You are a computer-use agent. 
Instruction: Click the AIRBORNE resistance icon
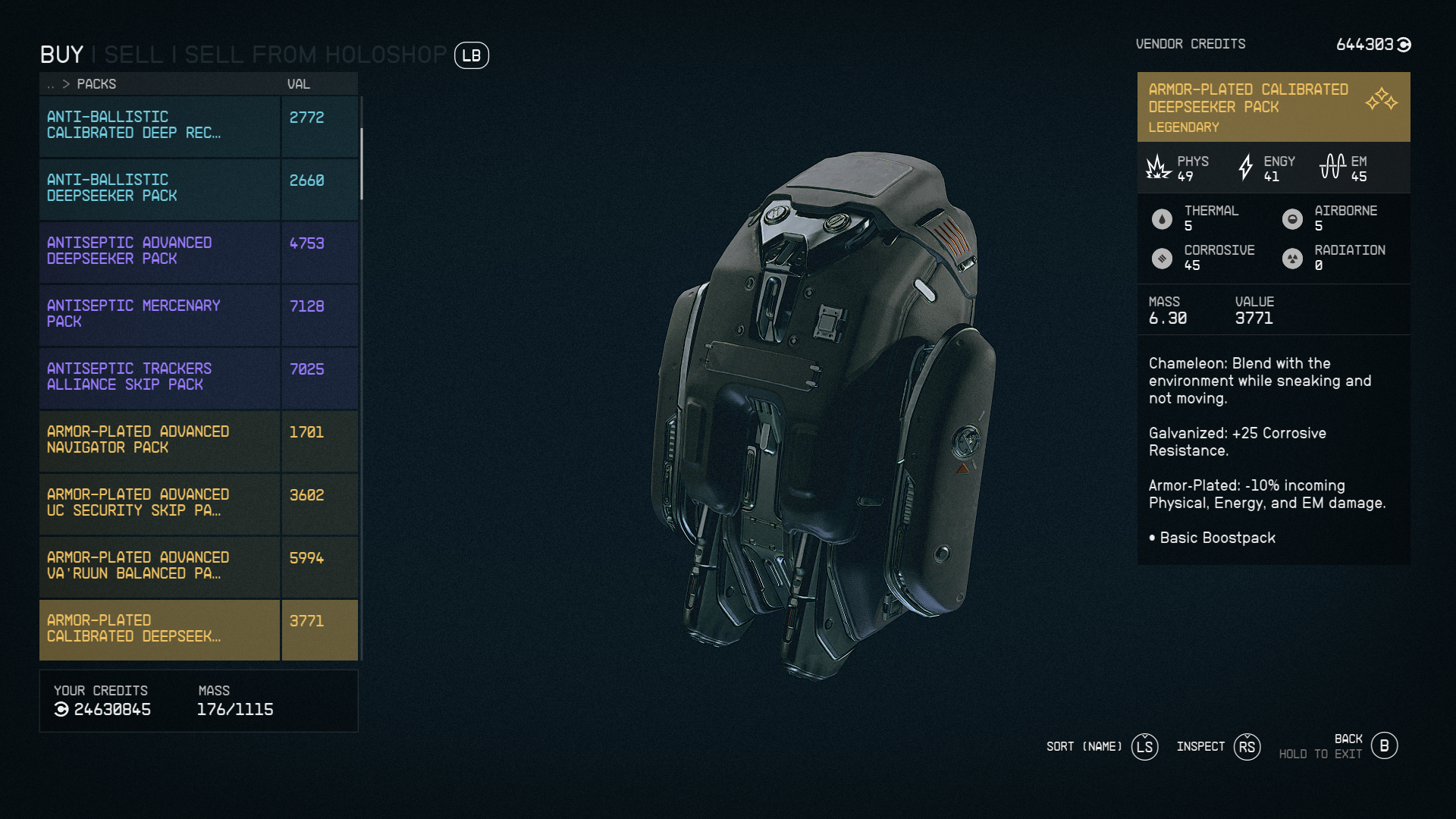pos(1293,218)
